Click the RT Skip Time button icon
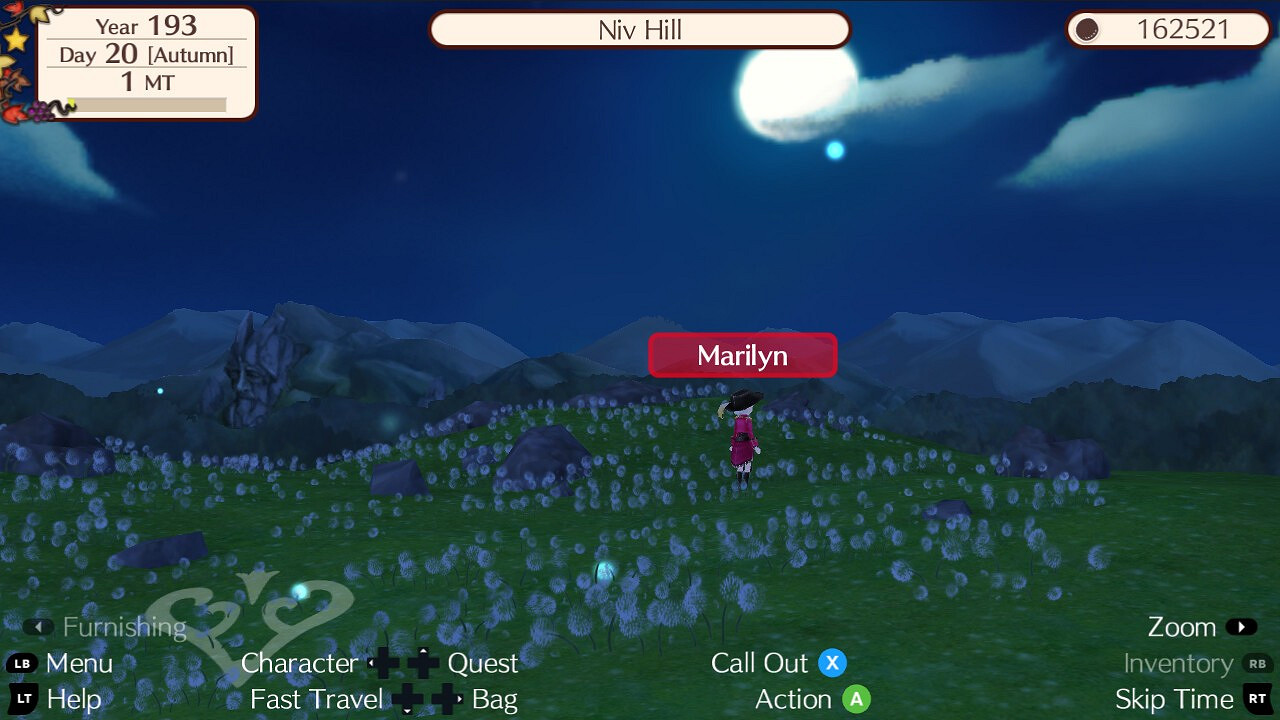Viewport: 1280px width, 720px height. (x=1259, y=700)
